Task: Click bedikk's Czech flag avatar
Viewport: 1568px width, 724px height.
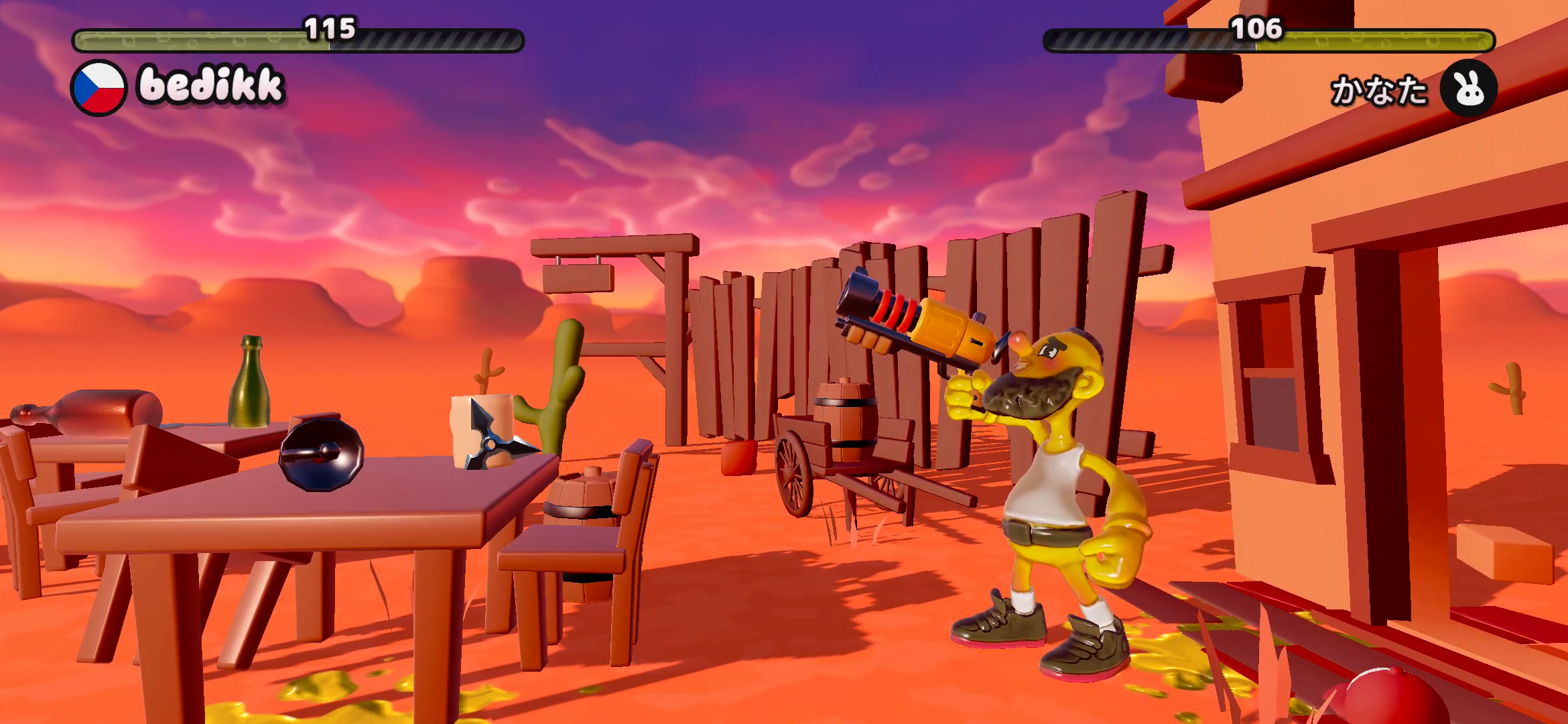Action: pyautogui.click(x=99, y=88)
